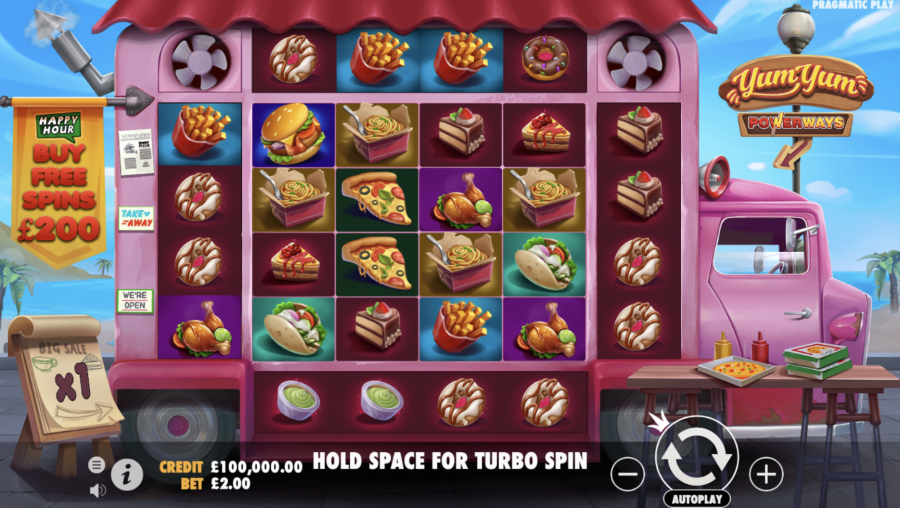This screenshot has height=508, width=900.
Task: Toggle the sound speaker icon
Action: coord(97,490)
